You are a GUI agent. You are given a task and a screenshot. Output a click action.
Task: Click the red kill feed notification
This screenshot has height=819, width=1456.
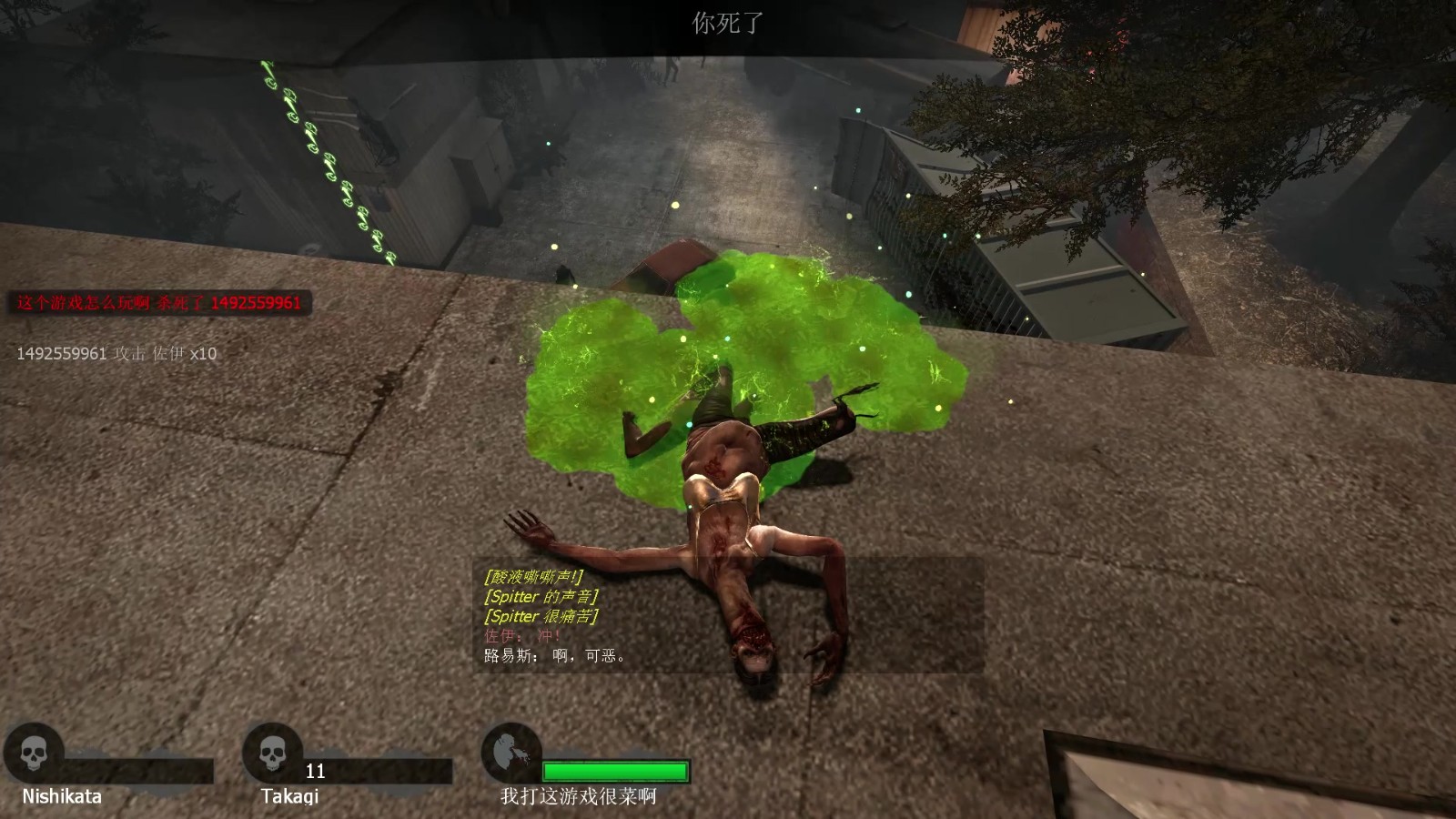(x=159, y=303)
